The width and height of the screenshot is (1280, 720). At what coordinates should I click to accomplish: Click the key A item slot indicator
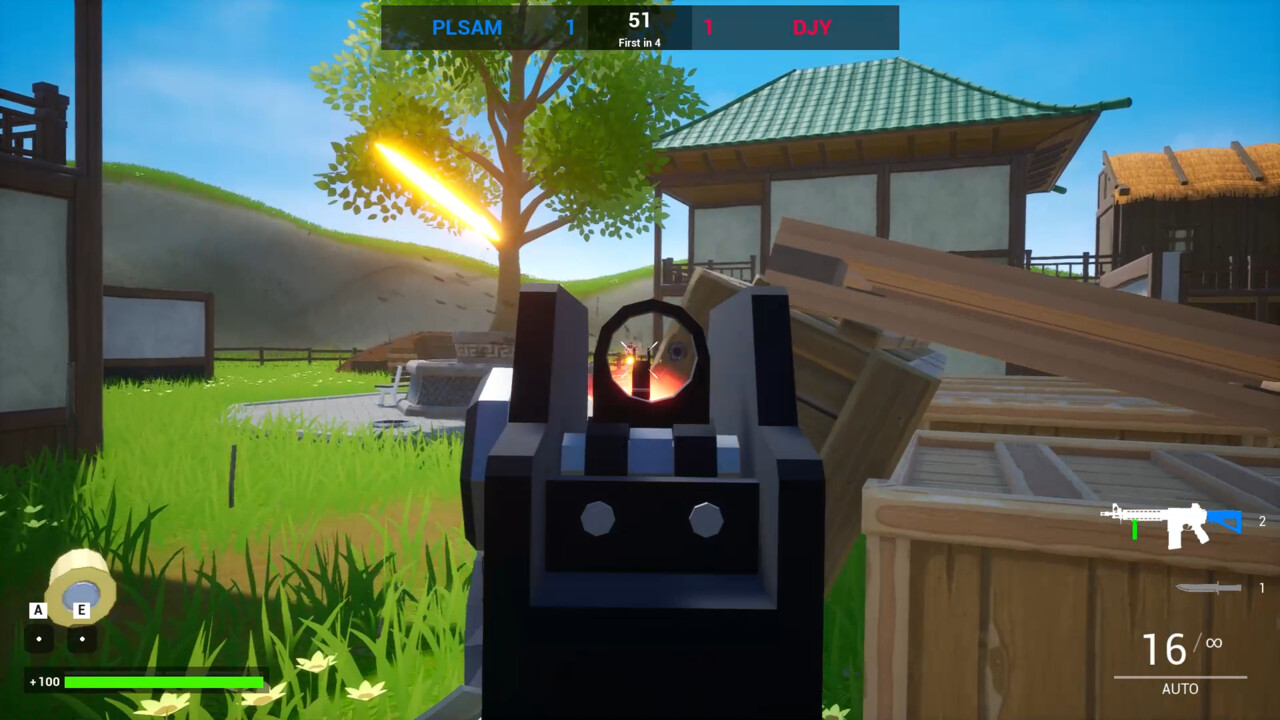click(37, 610)
